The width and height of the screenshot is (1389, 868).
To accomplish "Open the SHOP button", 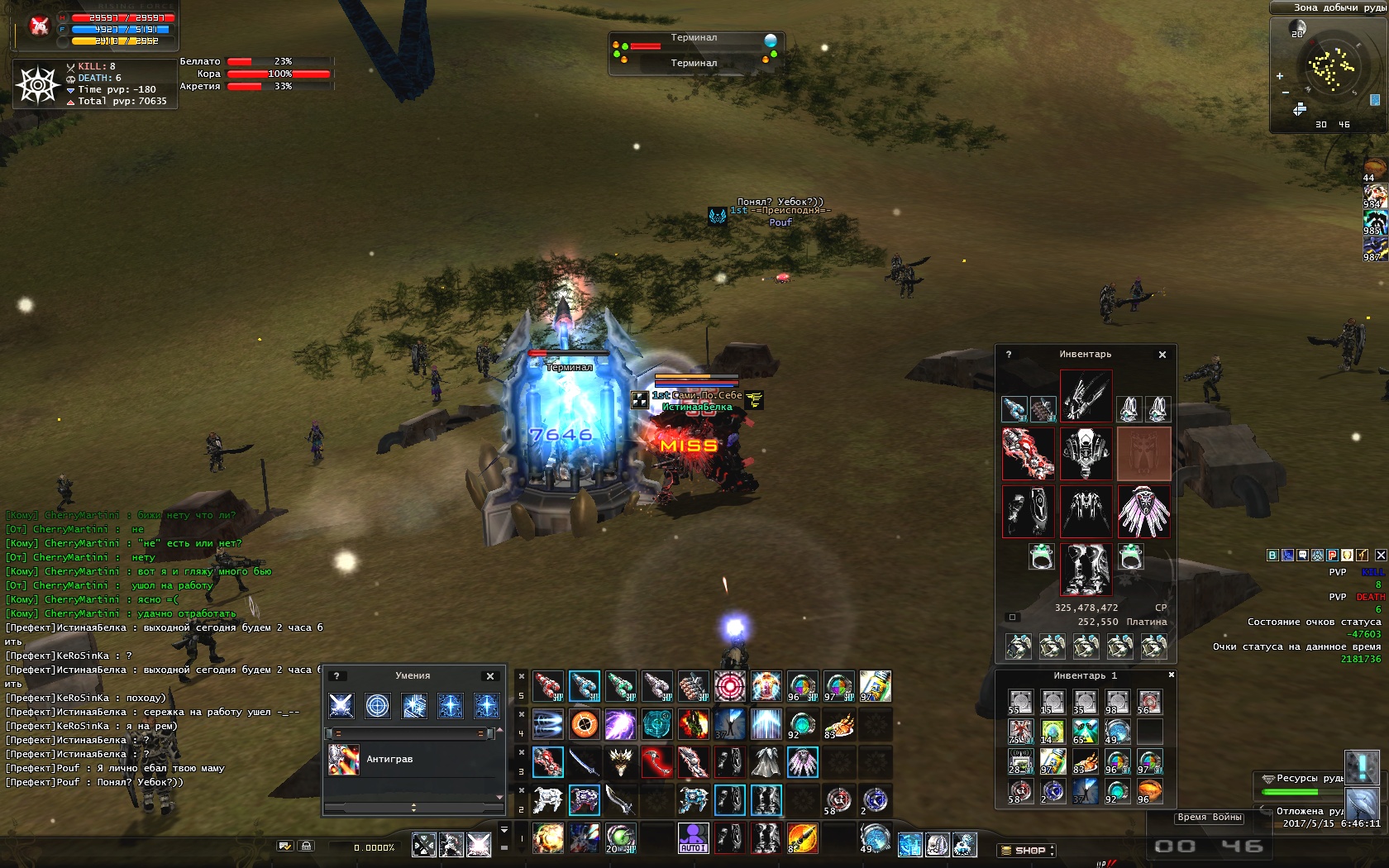I will [1027, 850].
